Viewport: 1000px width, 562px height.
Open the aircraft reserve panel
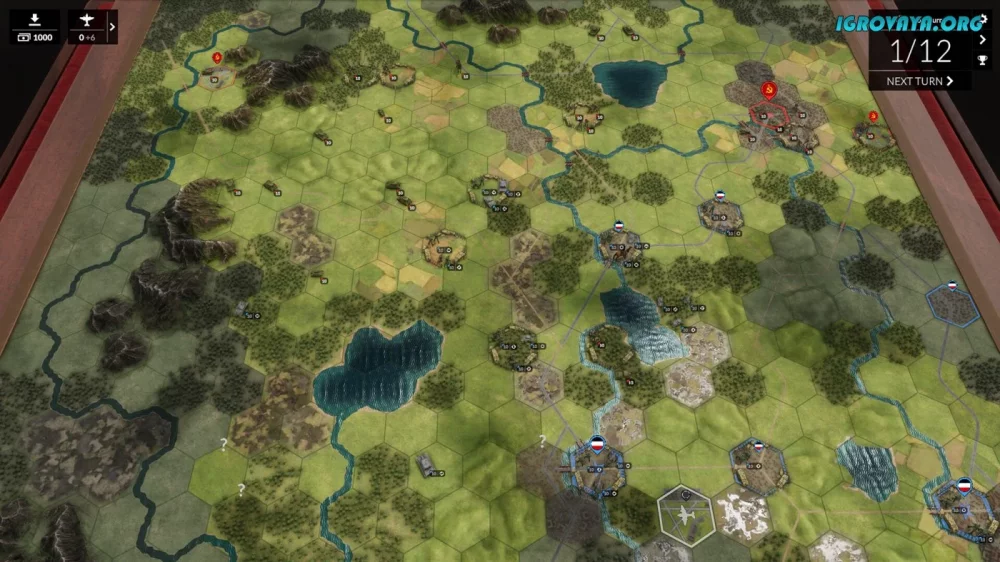[x=86, y=27]
